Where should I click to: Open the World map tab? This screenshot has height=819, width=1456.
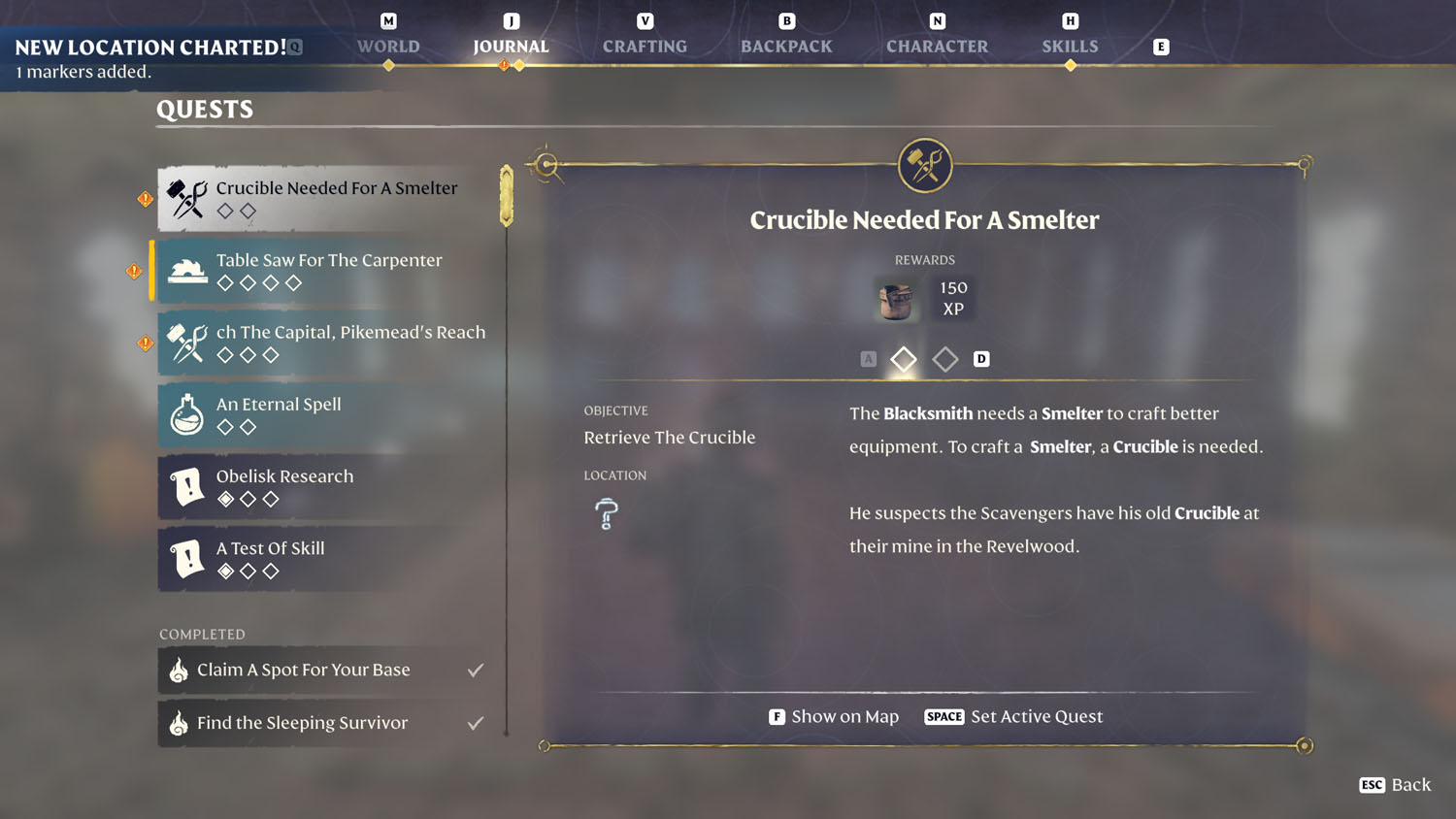click(387, 46)
